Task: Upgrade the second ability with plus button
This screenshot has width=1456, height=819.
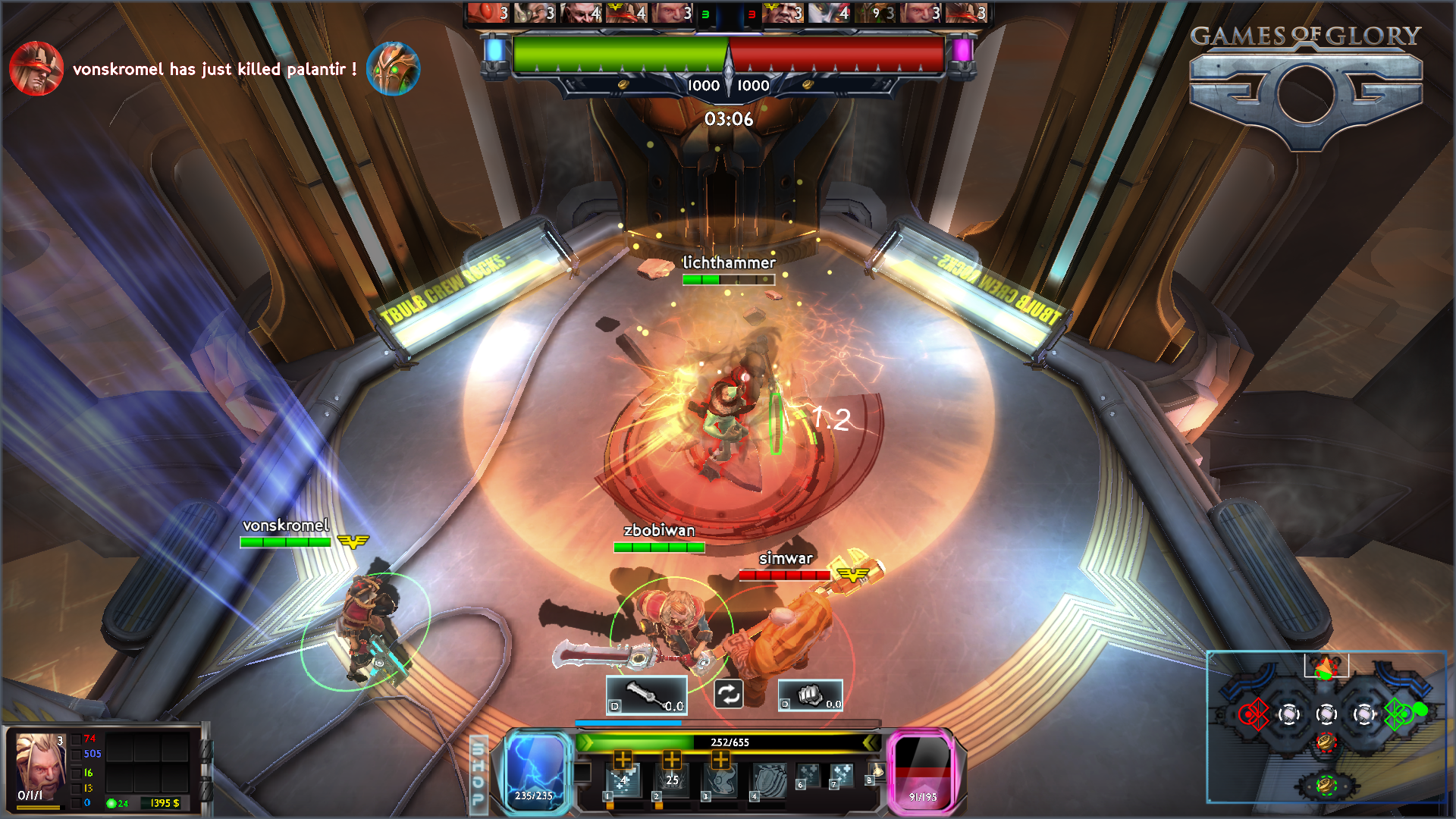Action: click(672, 758)
